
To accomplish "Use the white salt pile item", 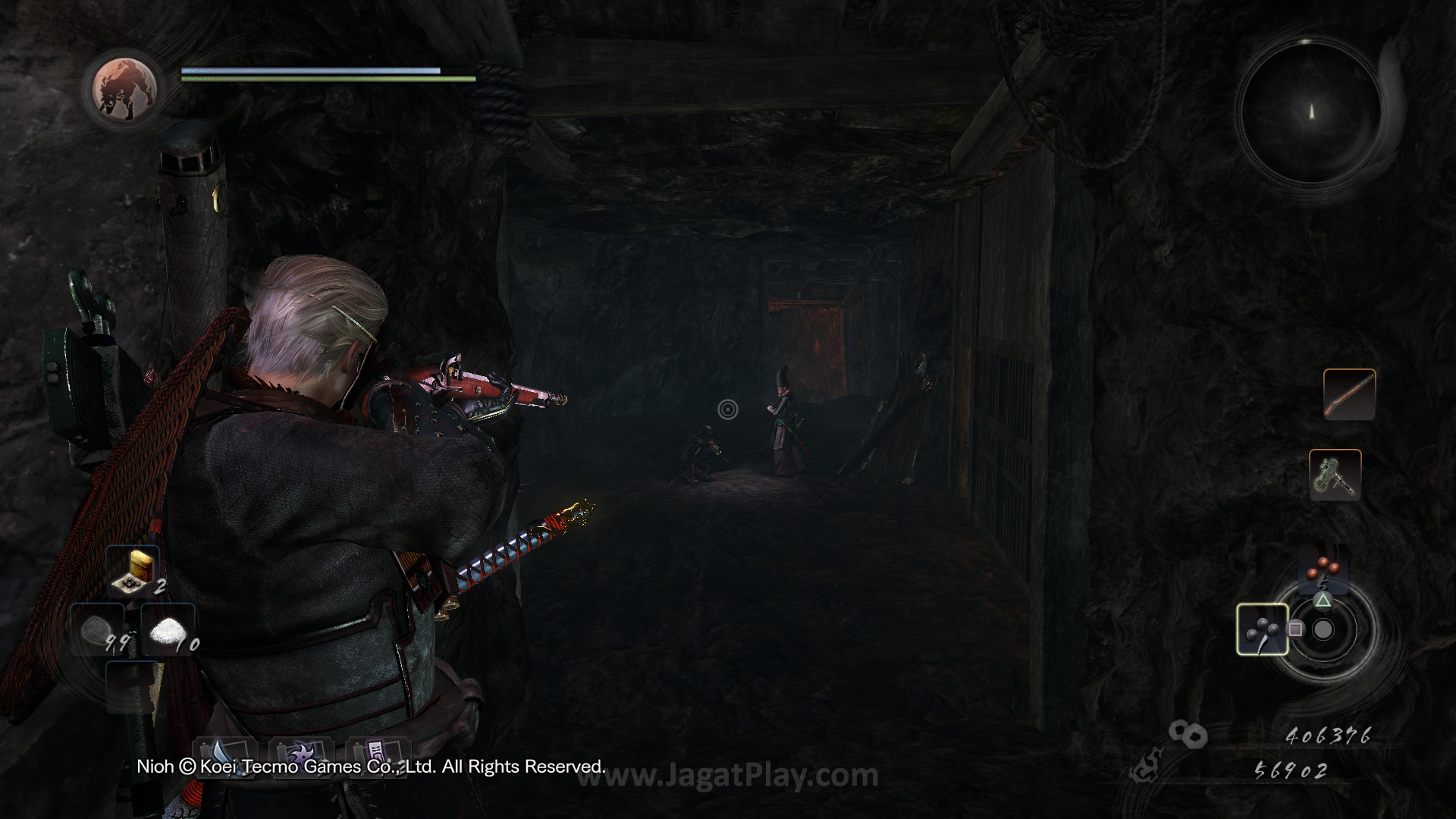I will (x=170, y=631).
